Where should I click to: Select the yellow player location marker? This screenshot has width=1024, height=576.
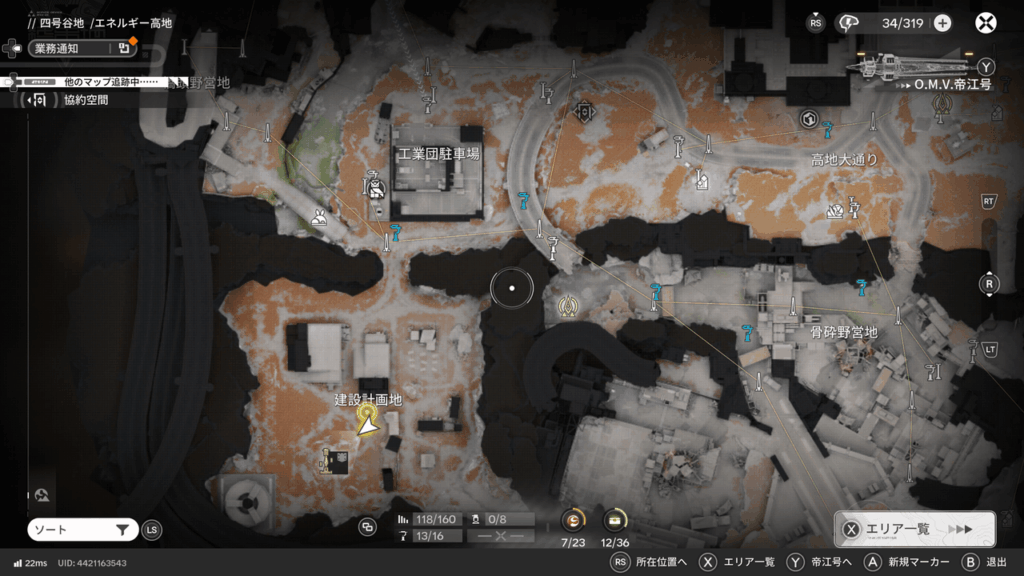tap(368, 424)
